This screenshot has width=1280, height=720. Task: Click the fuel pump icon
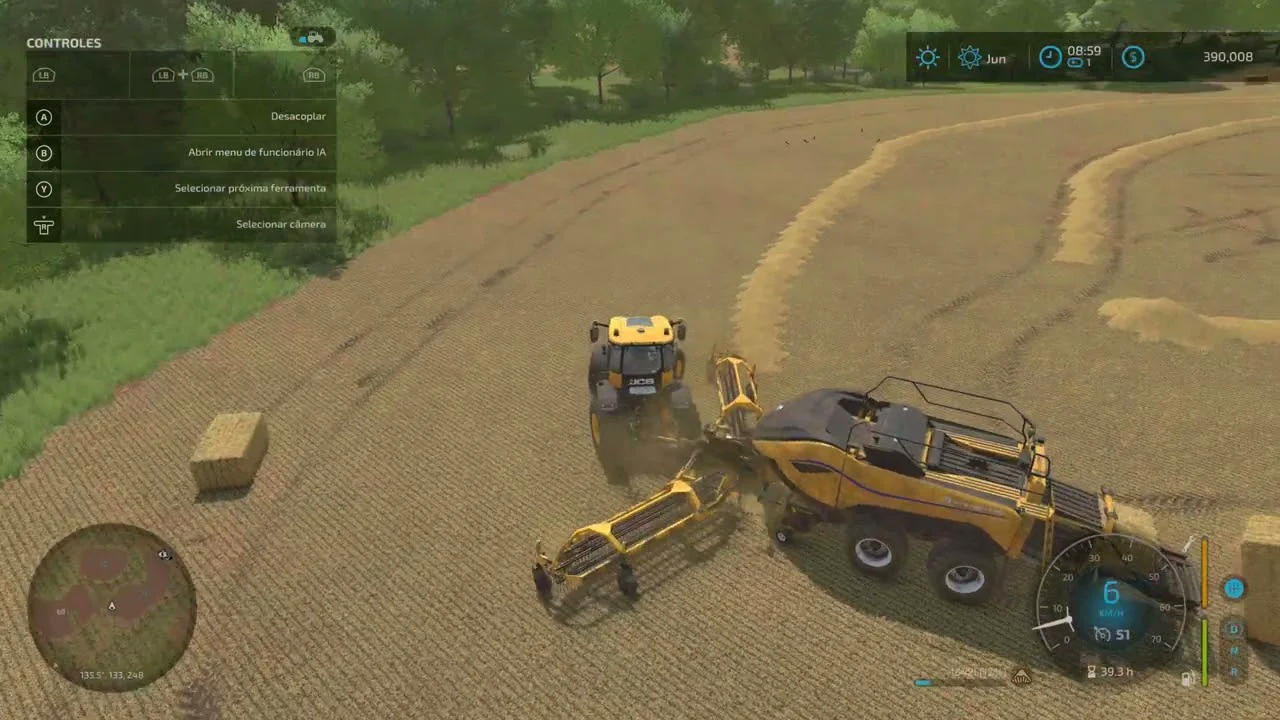(x=1188, y=678)
